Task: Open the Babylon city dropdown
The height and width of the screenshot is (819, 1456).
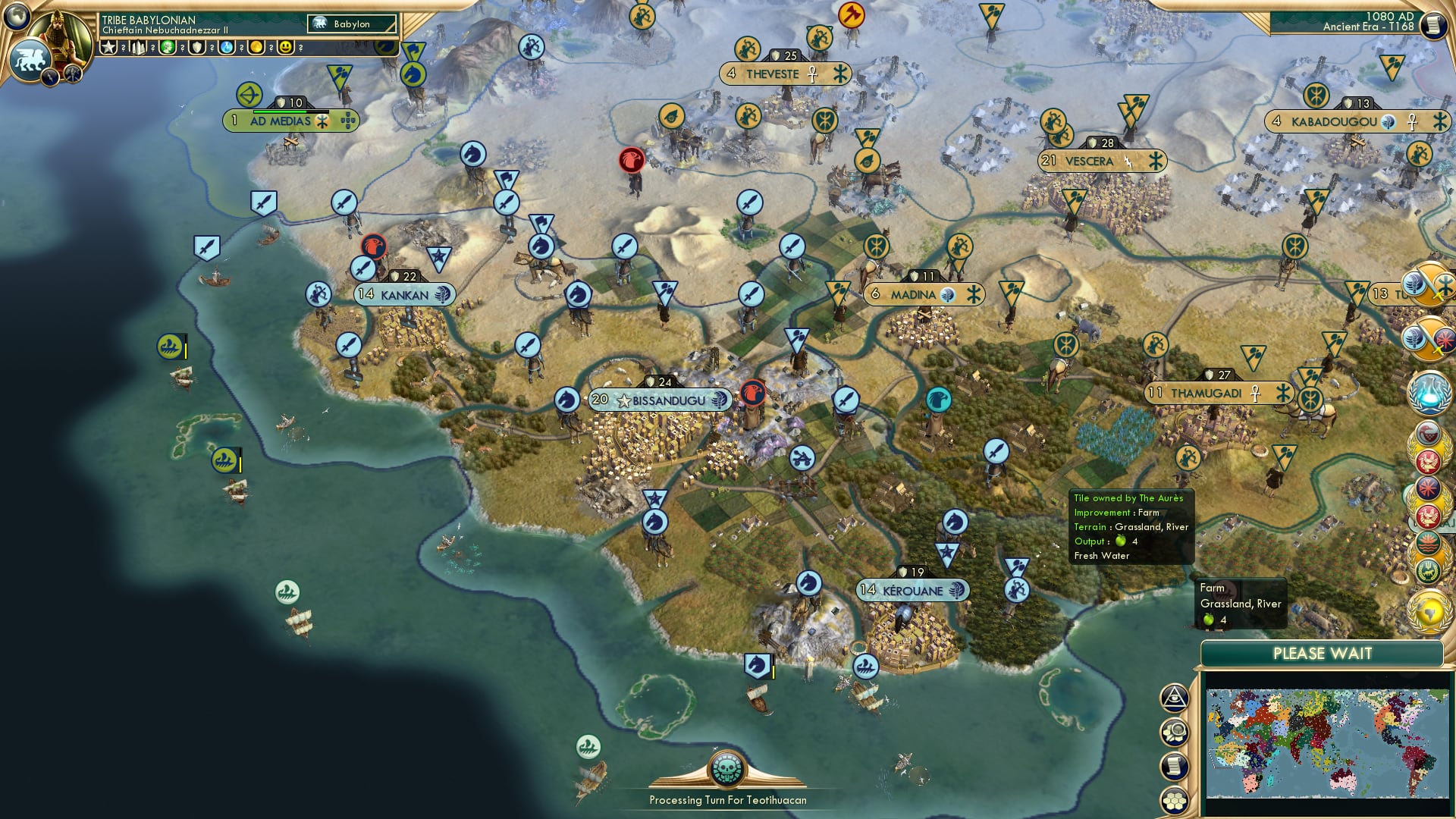Action: pyautogui.click(x=352, y=24)
